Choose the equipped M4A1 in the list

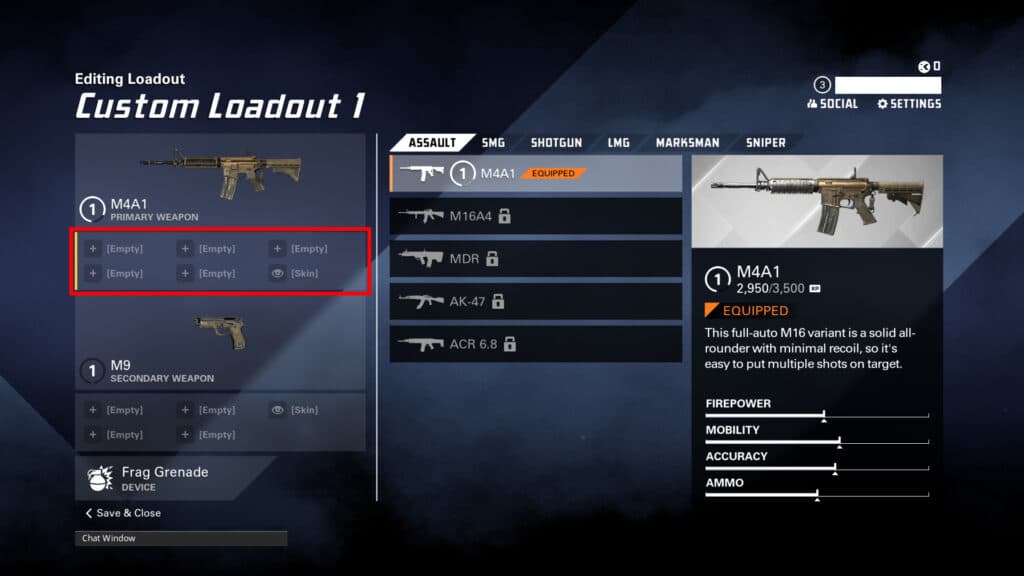(x=536, y=173)
